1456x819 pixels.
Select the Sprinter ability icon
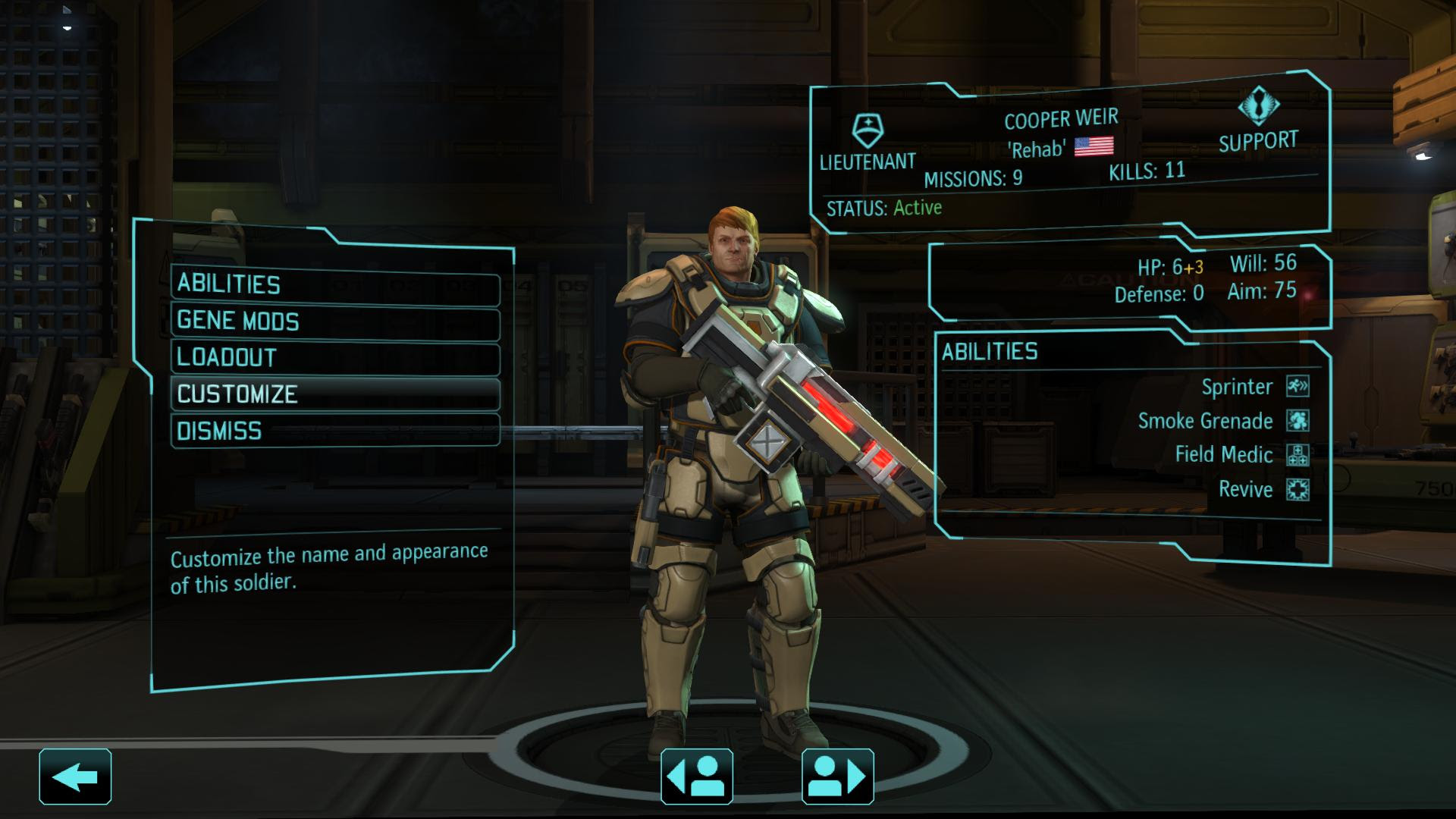(x=1300, y=387)
